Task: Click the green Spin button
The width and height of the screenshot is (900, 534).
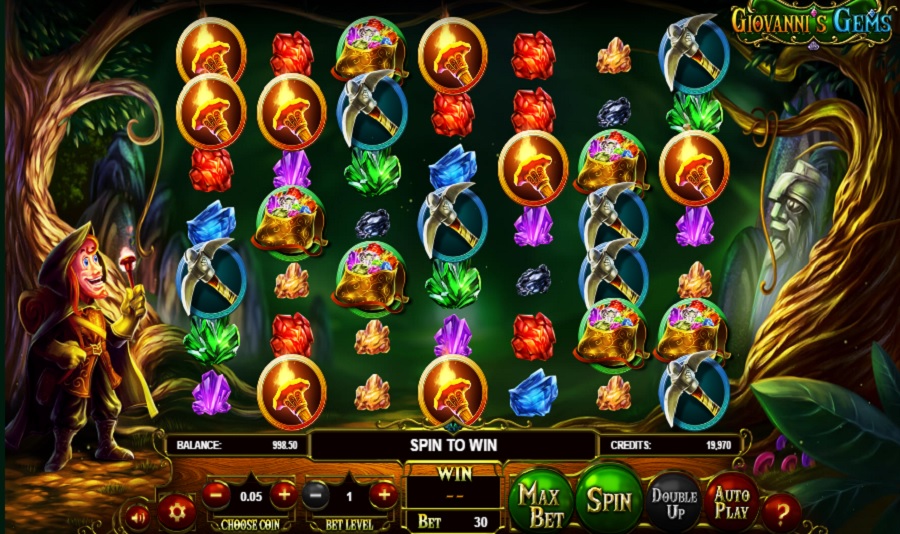Action: coord(608,496)
